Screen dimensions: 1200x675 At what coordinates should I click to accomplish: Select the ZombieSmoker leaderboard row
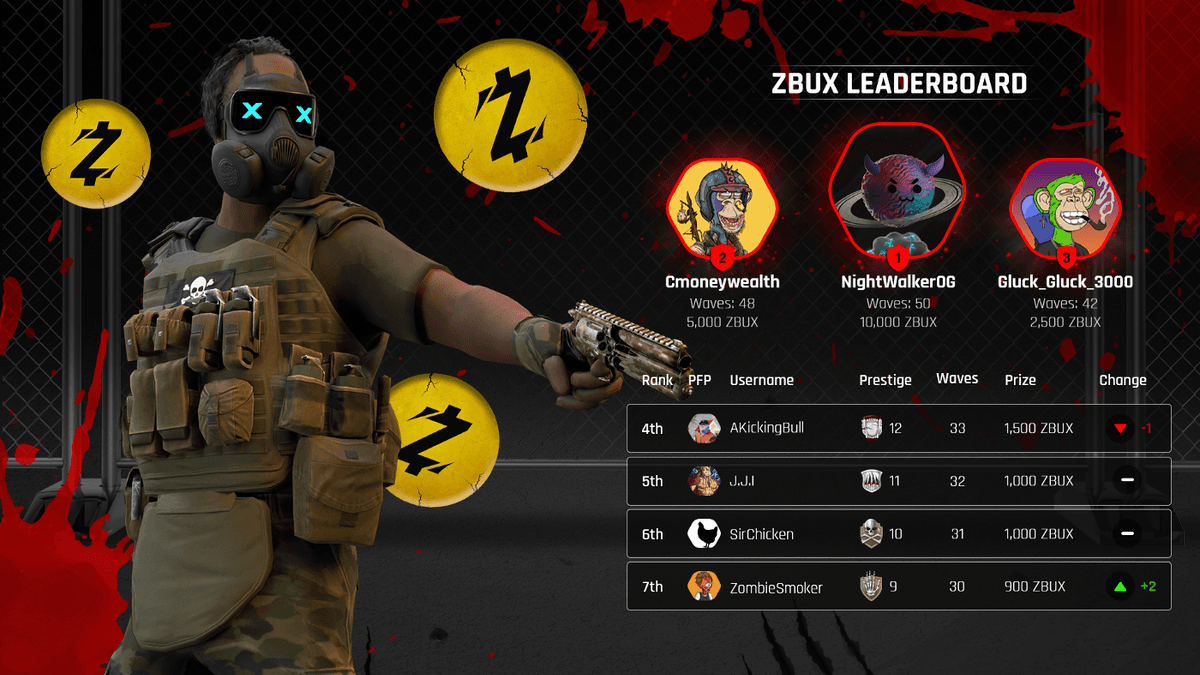[898, 587]
